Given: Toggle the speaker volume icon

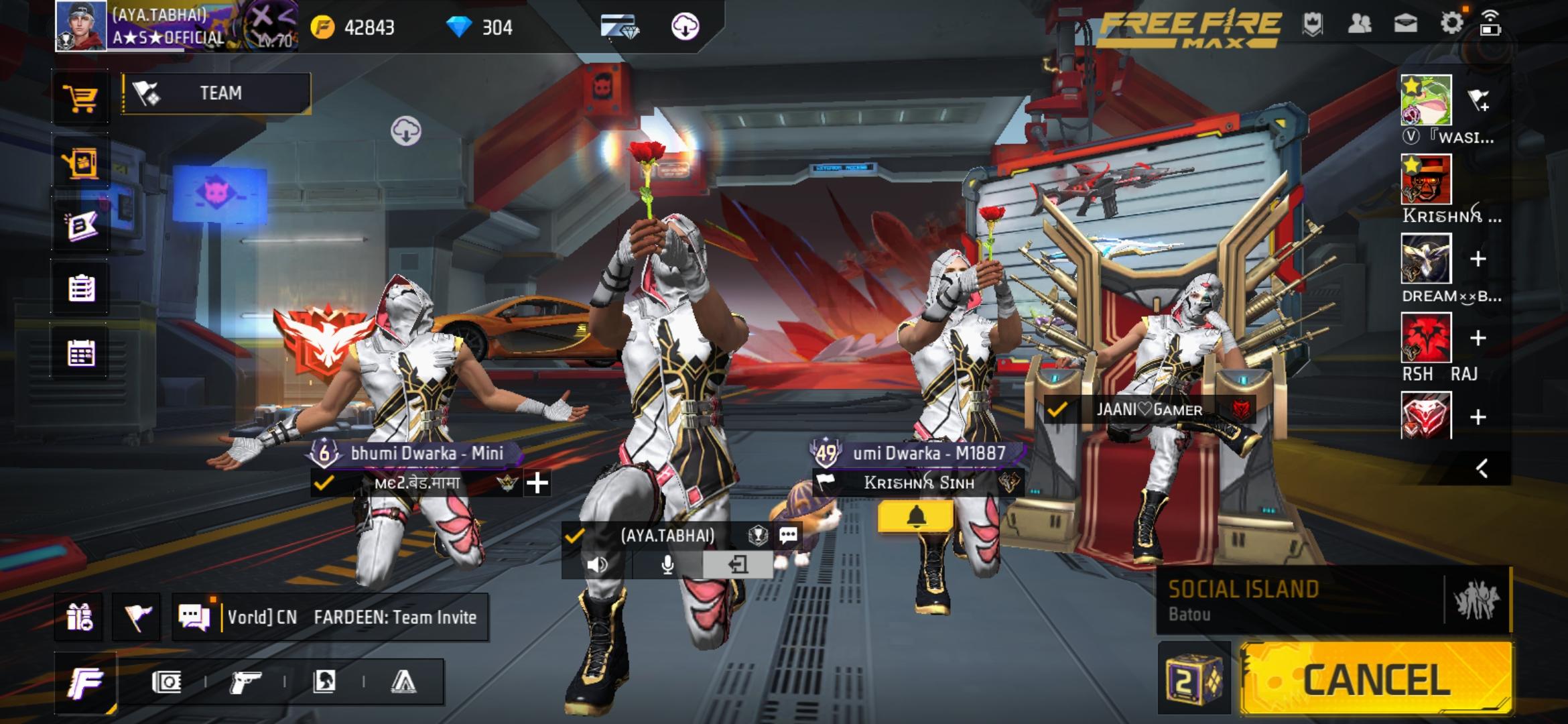Looking at the screenshot, I should coord(596,565).
